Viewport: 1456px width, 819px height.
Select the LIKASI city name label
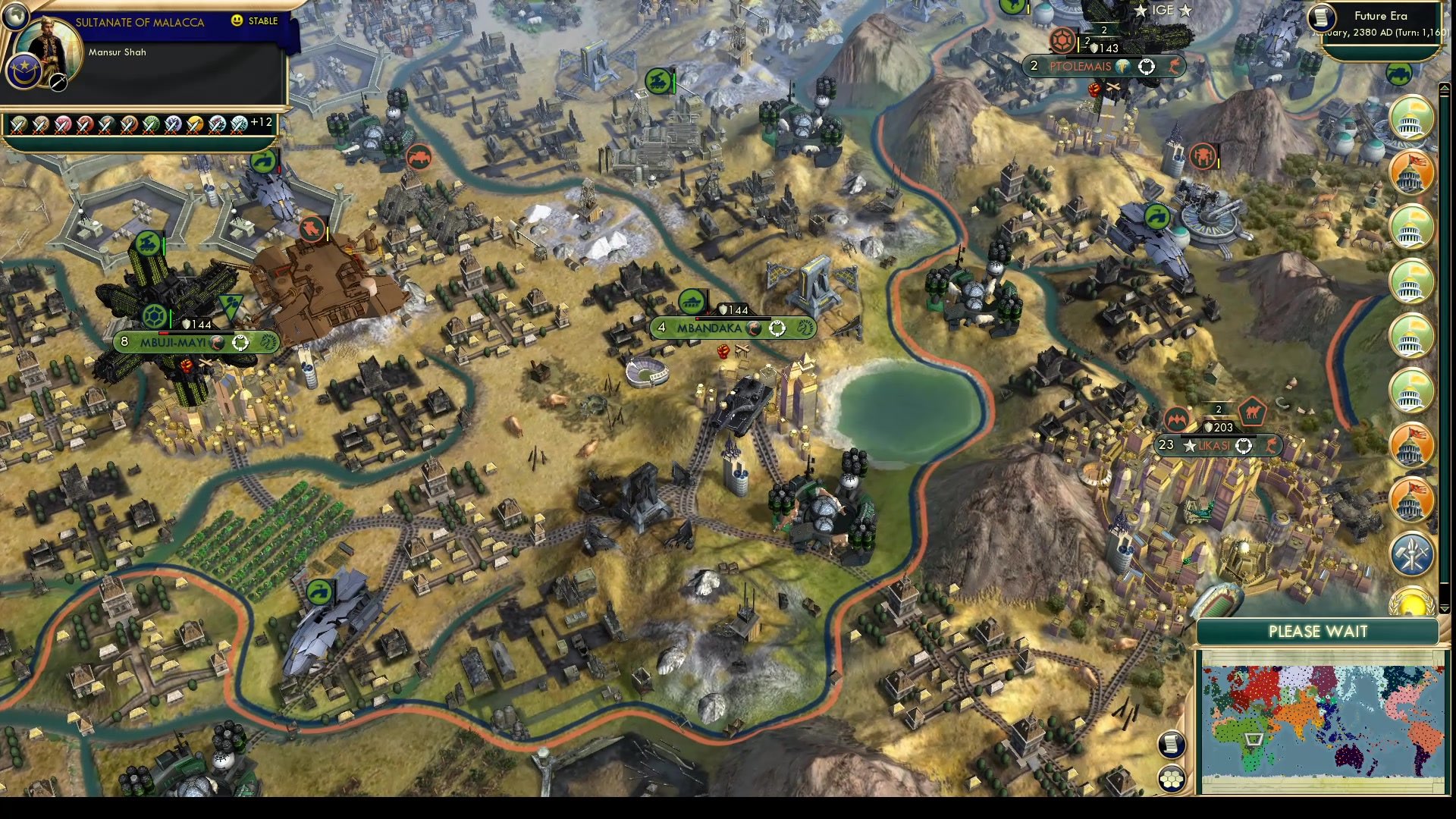tap(1213, 447)
